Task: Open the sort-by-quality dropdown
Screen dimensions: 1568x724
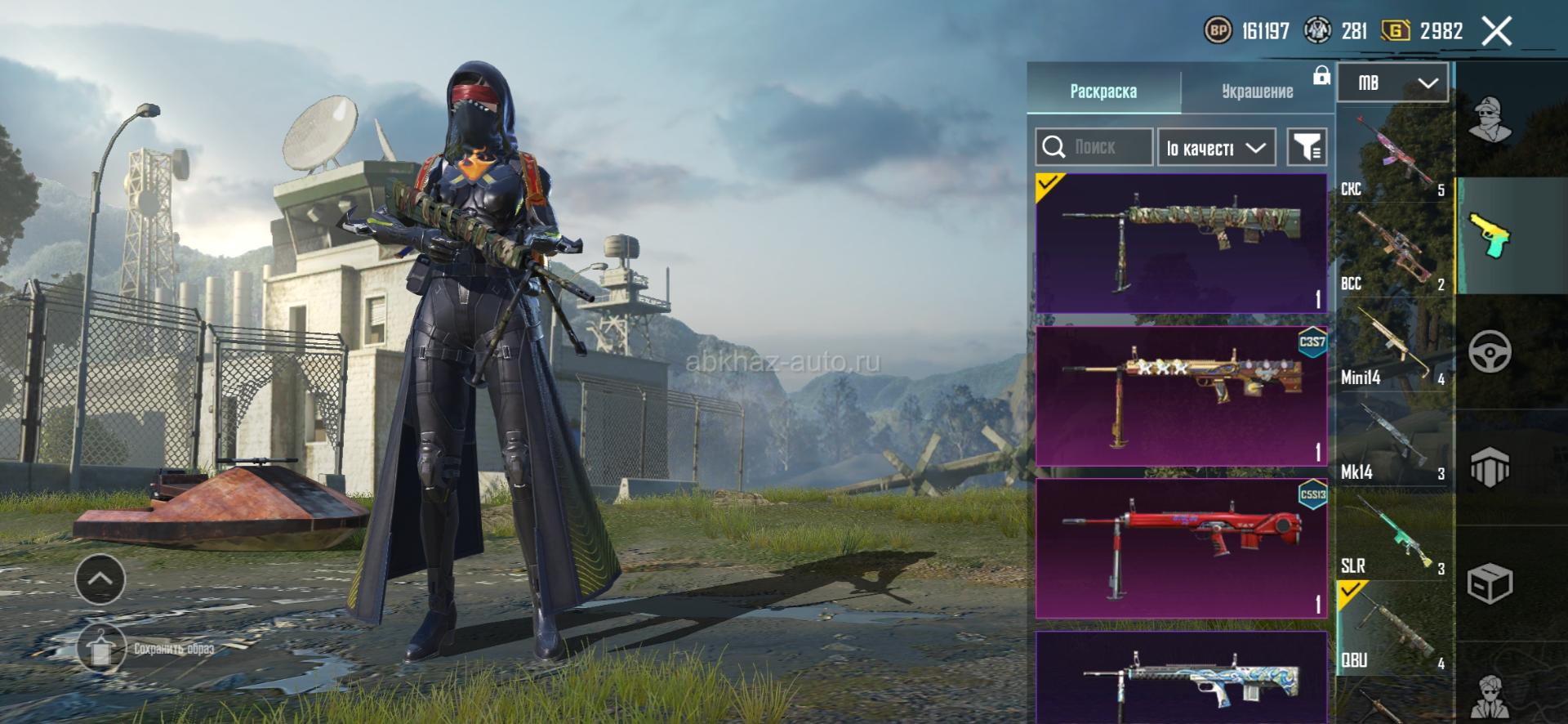Action: tap(1216, 148)
